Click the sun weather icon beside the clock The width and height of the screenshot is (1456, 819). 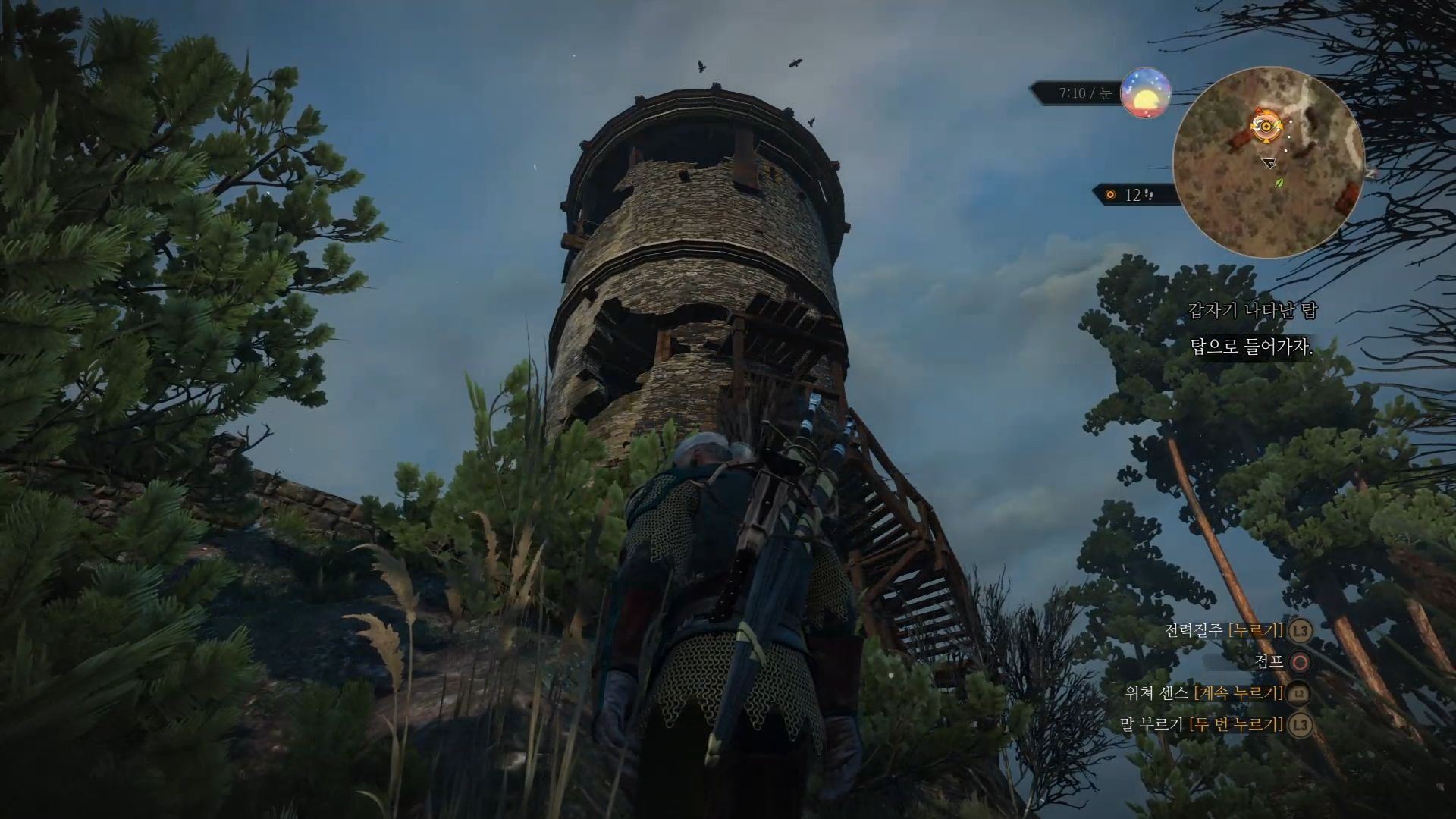coord(1146,94)
